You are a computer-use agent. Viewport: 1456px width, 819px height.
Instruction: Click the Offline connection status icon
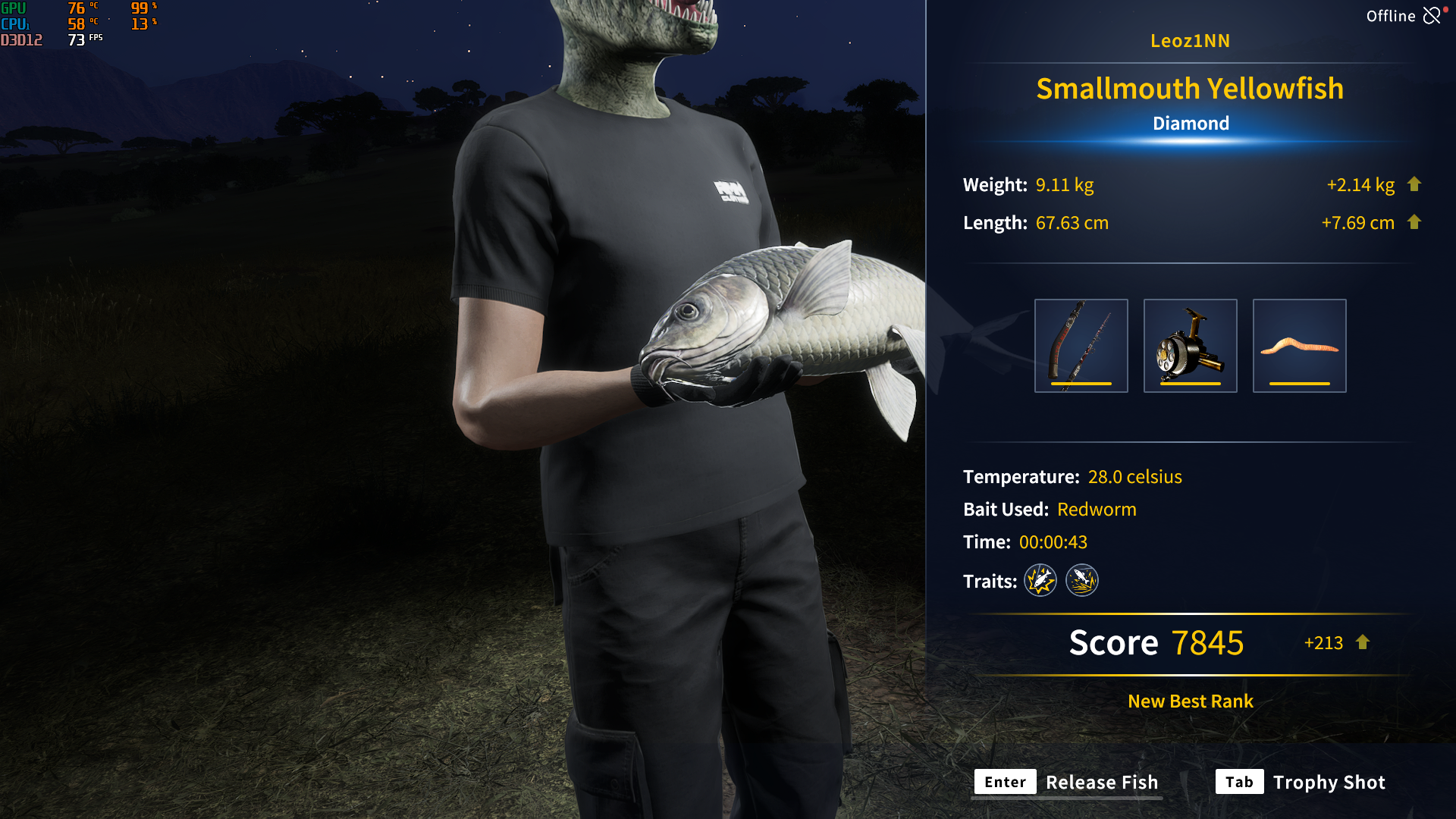(x=1432, y=16)
